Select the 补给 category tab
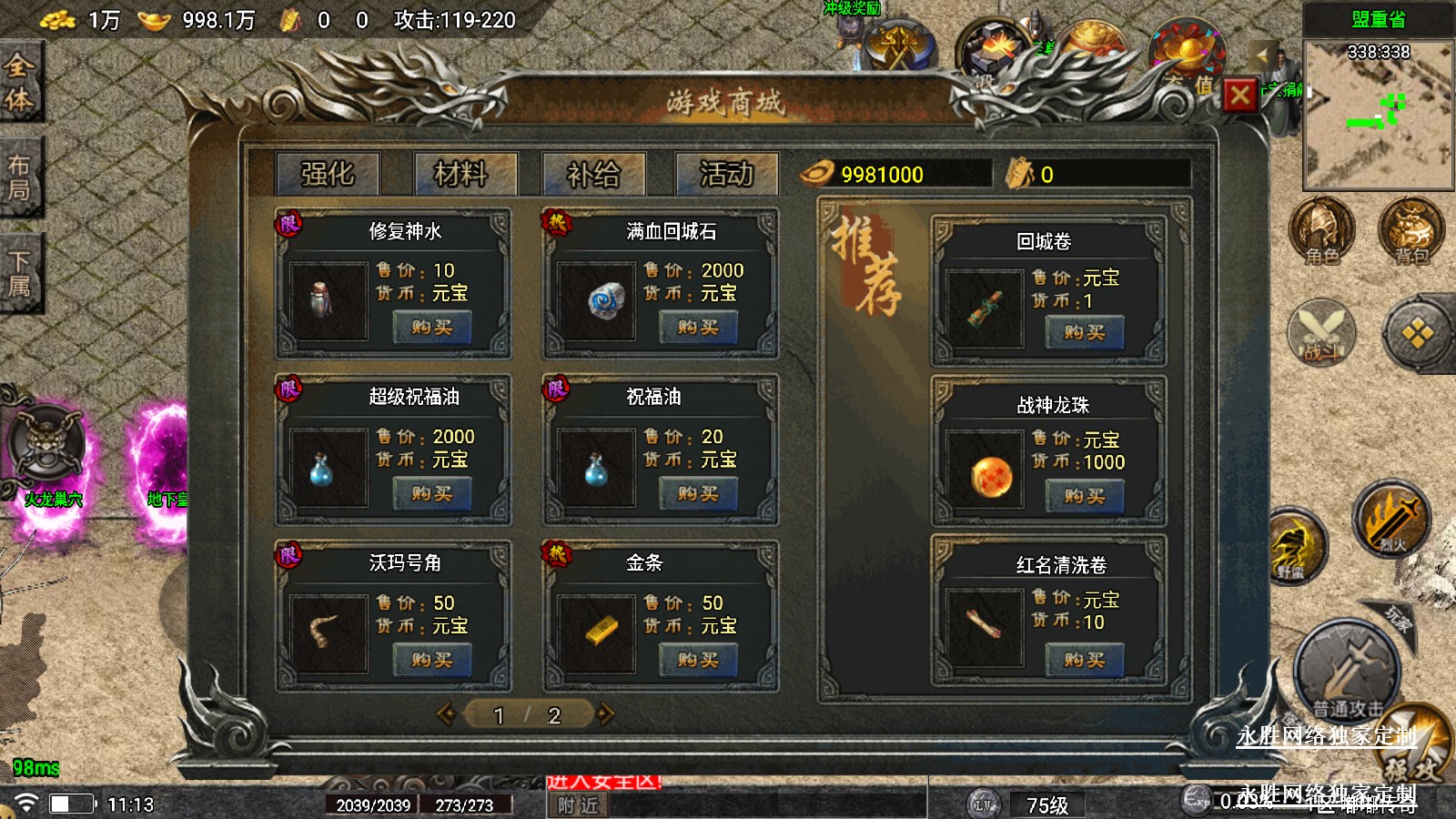Image resolution: width=1456 pixels, height=819 pixels. pos(593,174)
